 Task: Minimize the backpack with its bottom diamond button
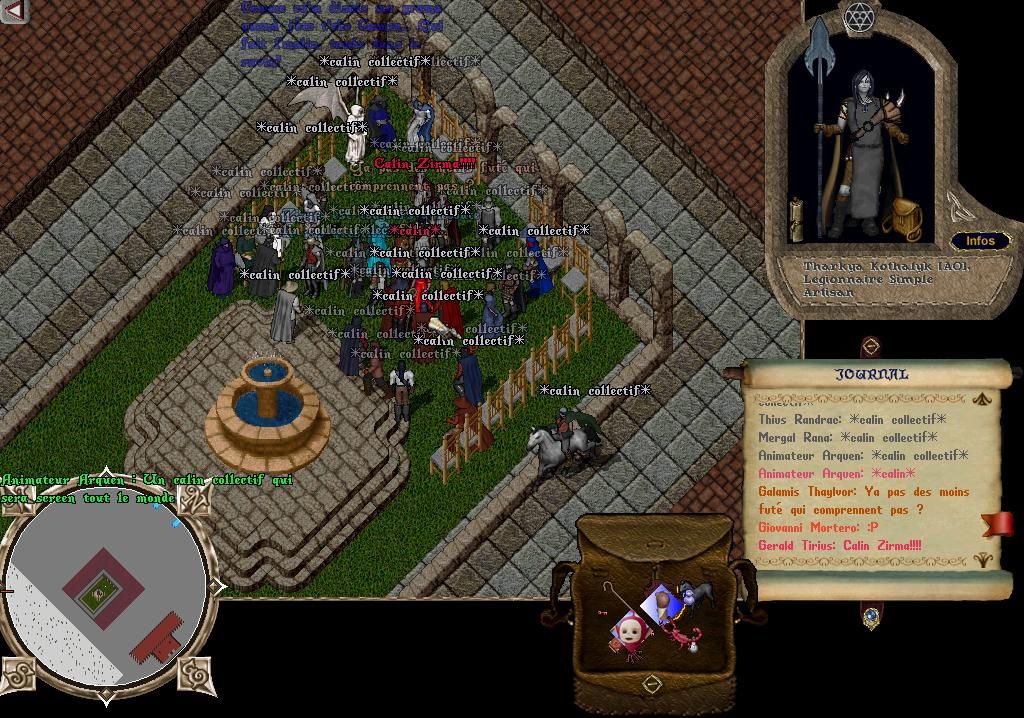[652, 685]
